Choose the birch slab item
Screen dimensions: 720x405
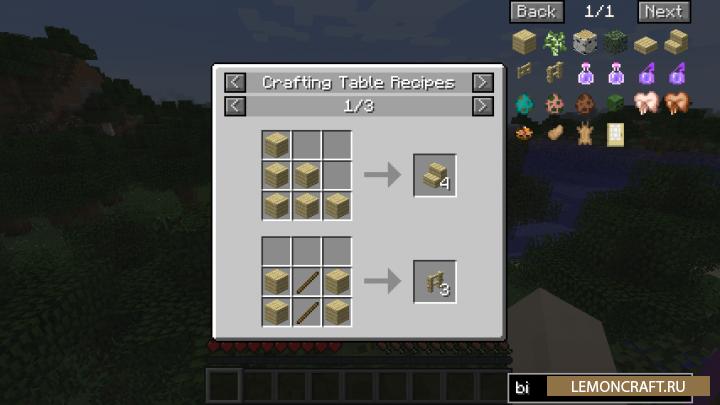(x=646, y=42)
